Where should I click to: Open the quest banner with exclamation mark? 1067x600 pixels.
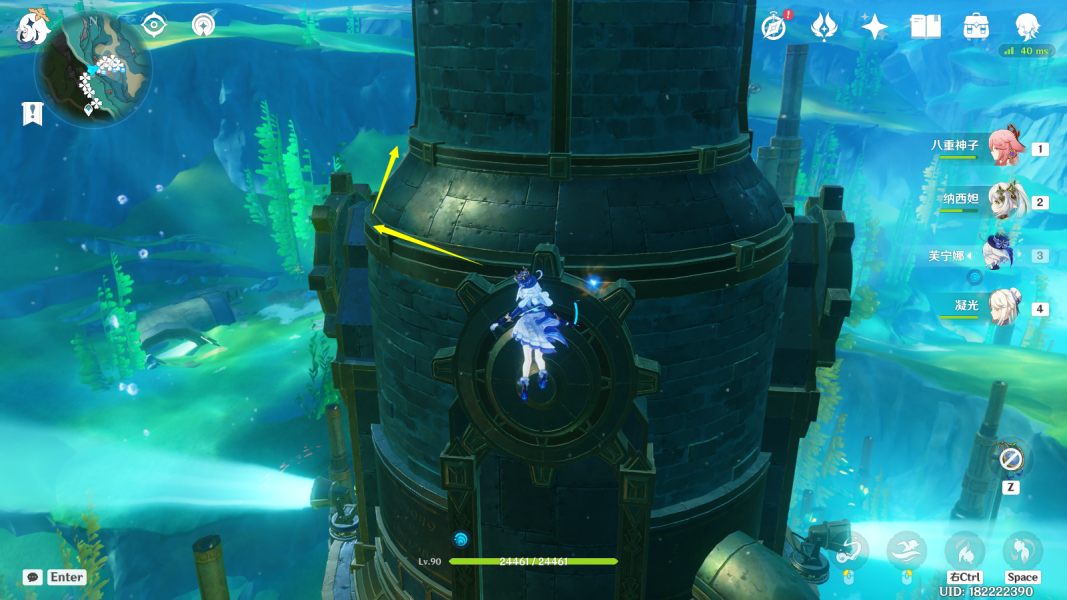coord(32,114)
